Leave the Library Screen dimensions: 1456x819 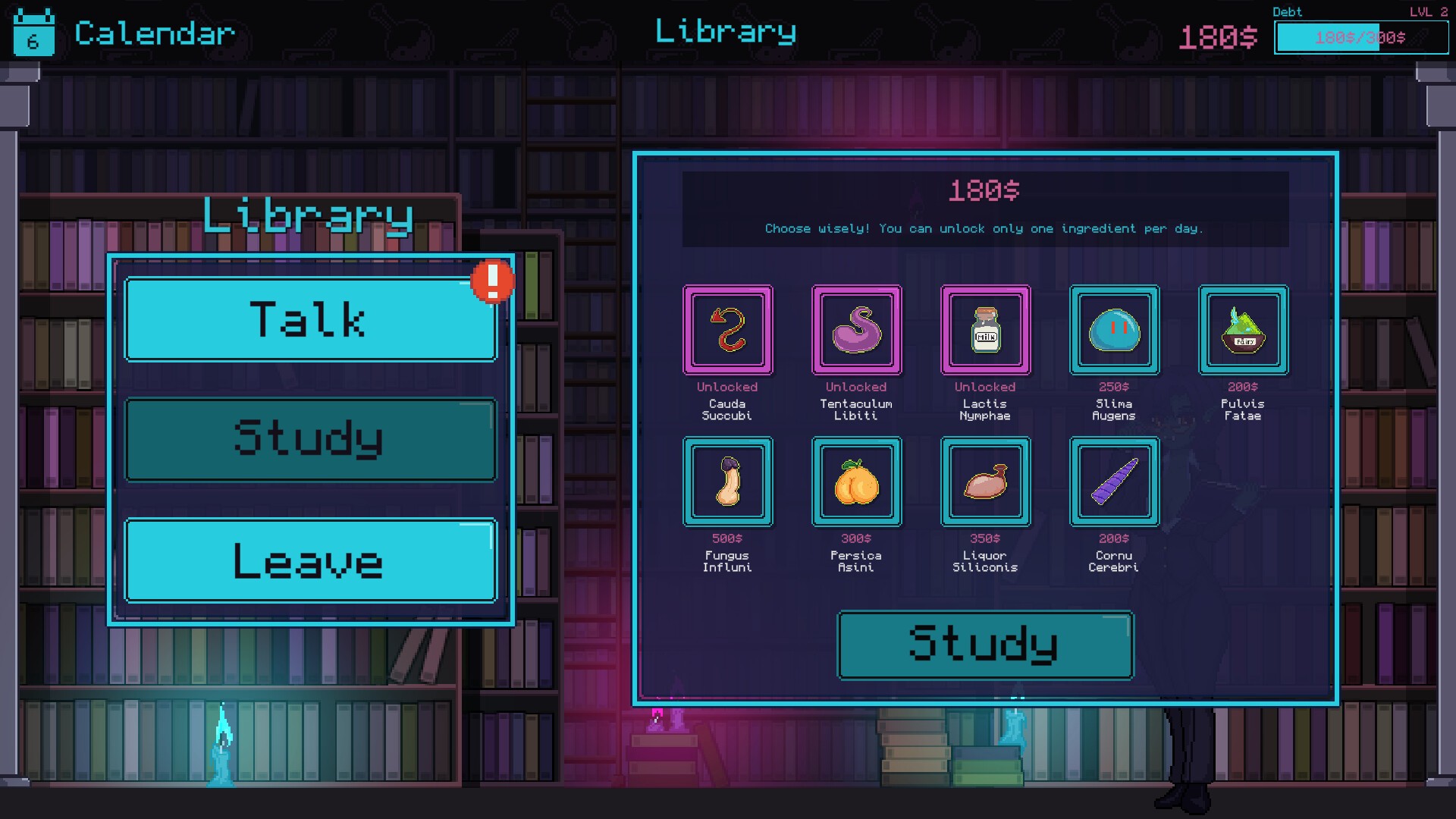tap(310, 561)
